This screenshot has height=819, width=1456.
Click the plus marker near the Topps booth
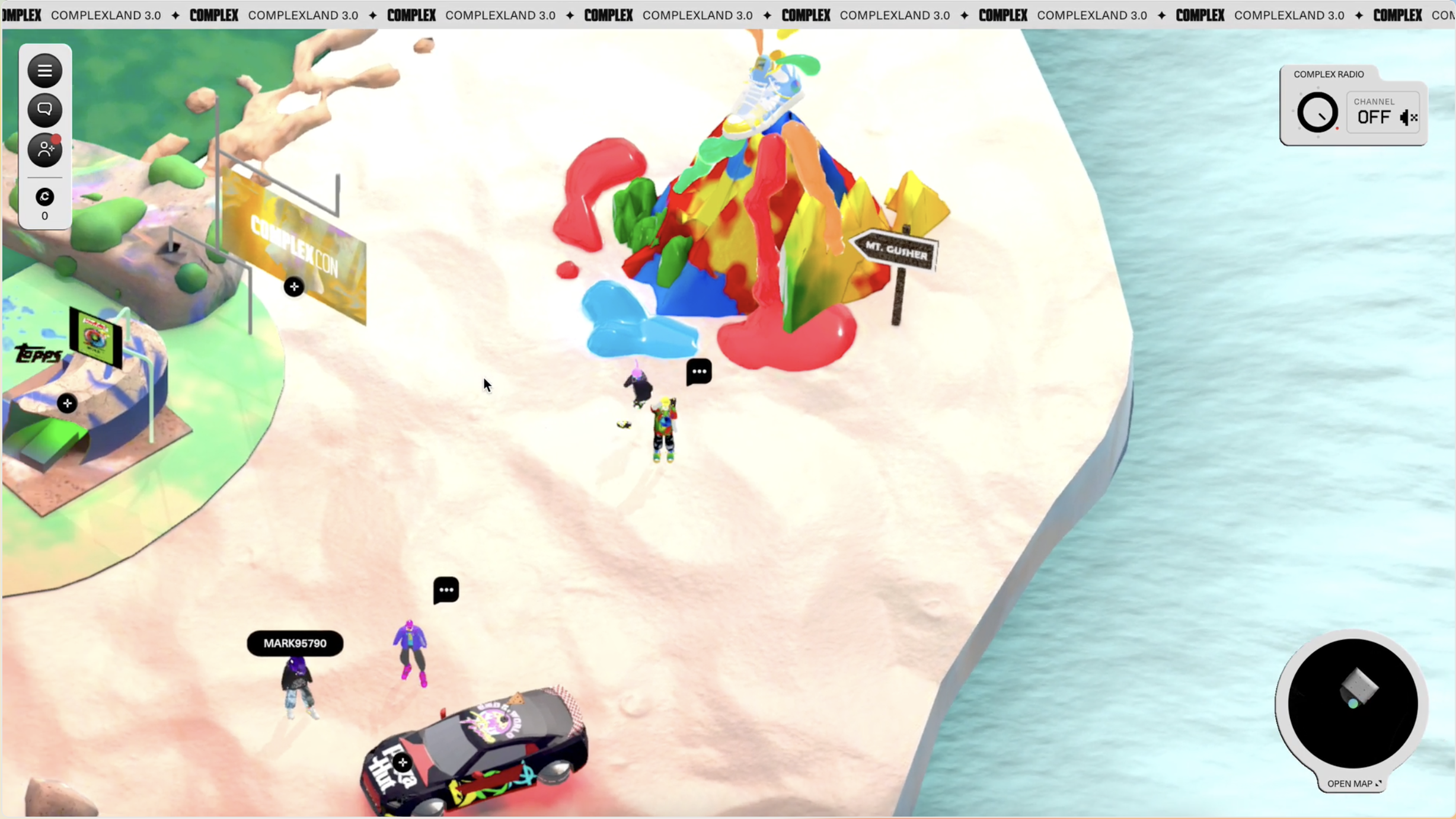67,403
